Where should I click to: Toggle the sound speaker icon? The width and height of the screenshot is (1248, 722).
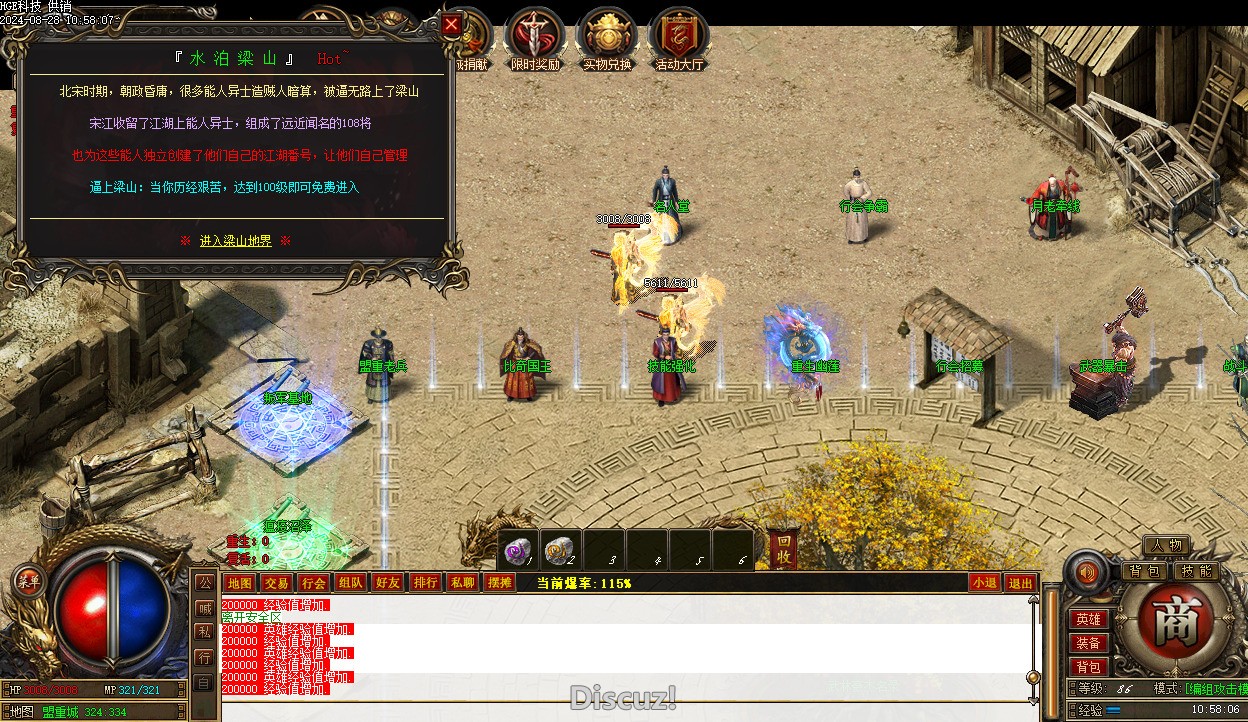coord(1087,572)
